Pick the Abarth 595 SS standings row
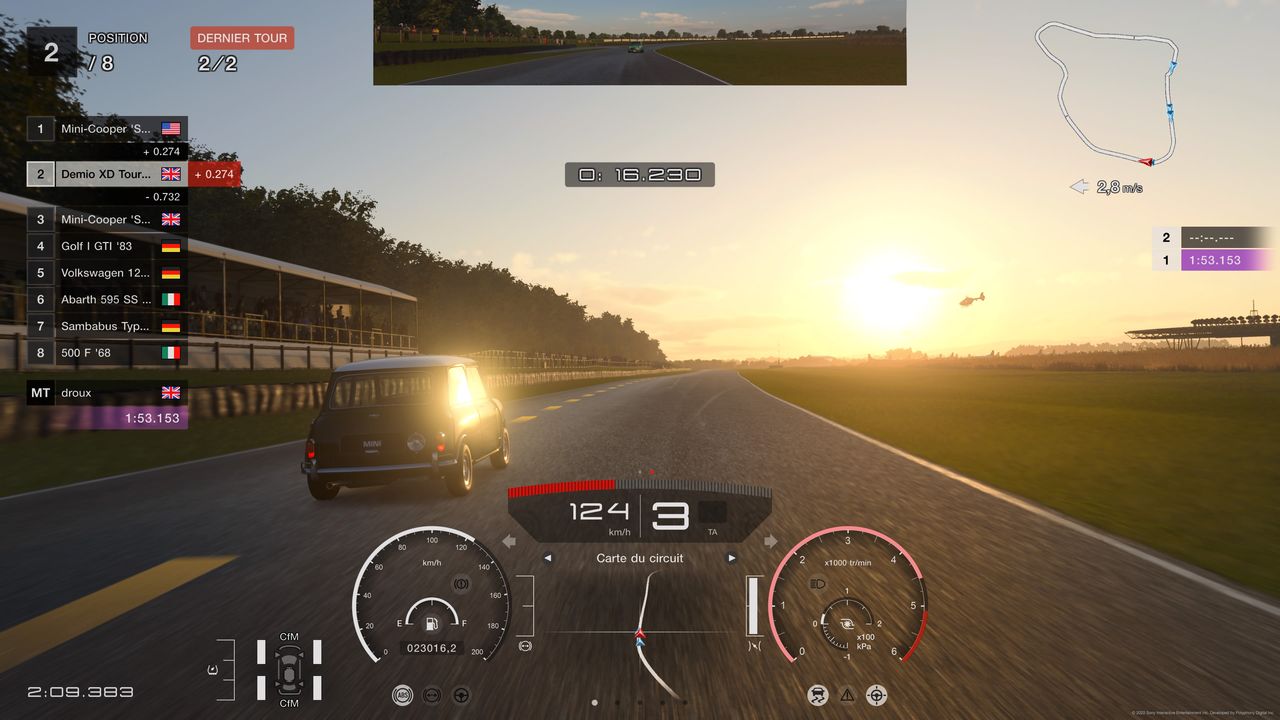The width and height of the screenshot is (1280, 720). tap(107, 299)
